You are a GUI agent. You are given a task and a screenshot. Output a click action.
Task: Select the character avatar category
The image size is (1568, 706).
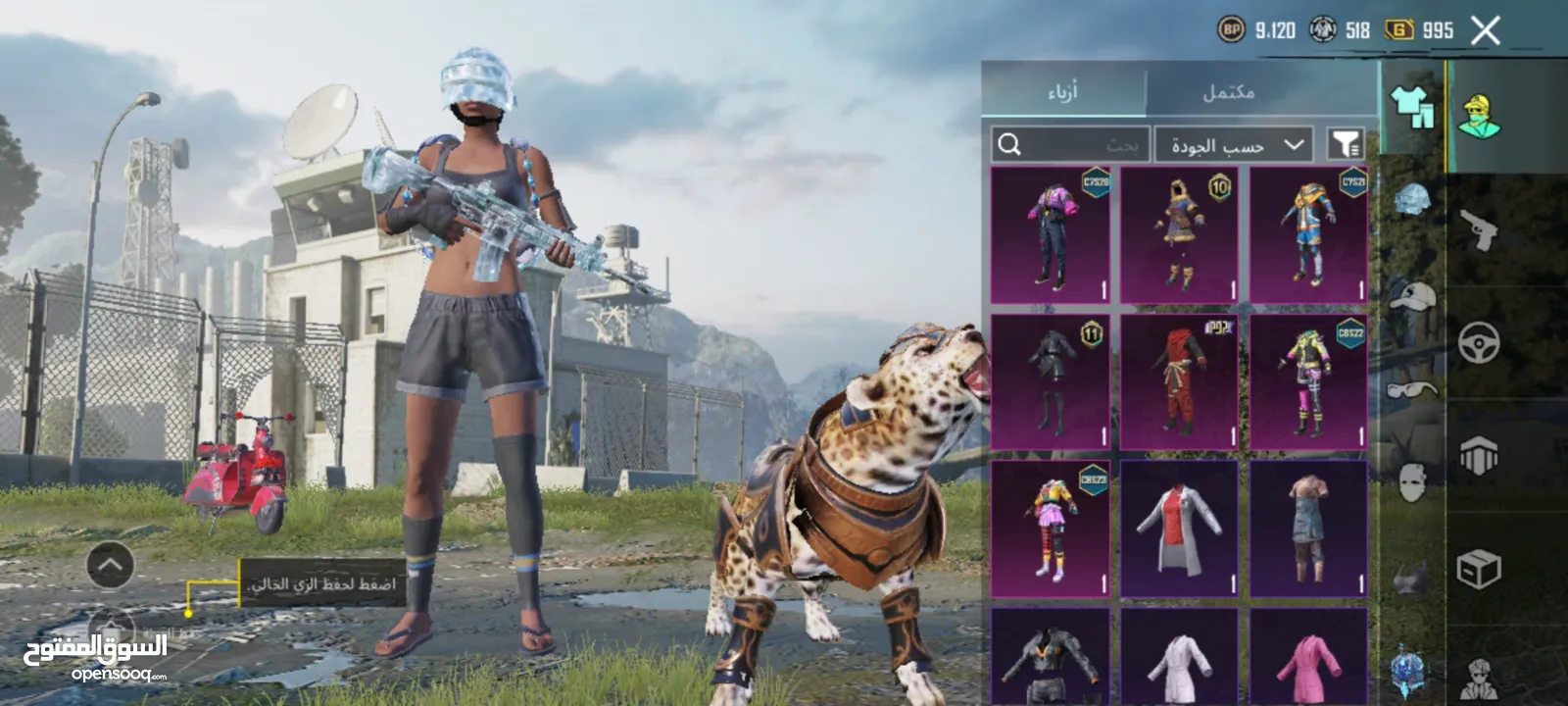point(1479,118)
